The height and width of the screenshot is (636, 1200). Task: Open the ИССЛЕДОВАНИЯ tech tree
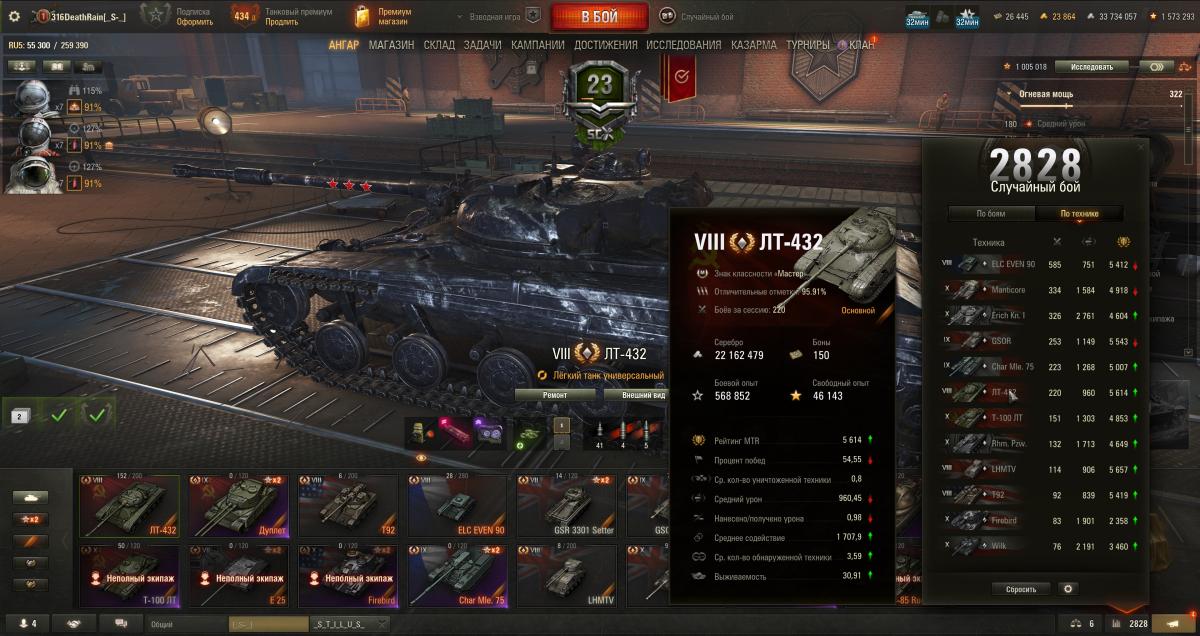(683, 45)
